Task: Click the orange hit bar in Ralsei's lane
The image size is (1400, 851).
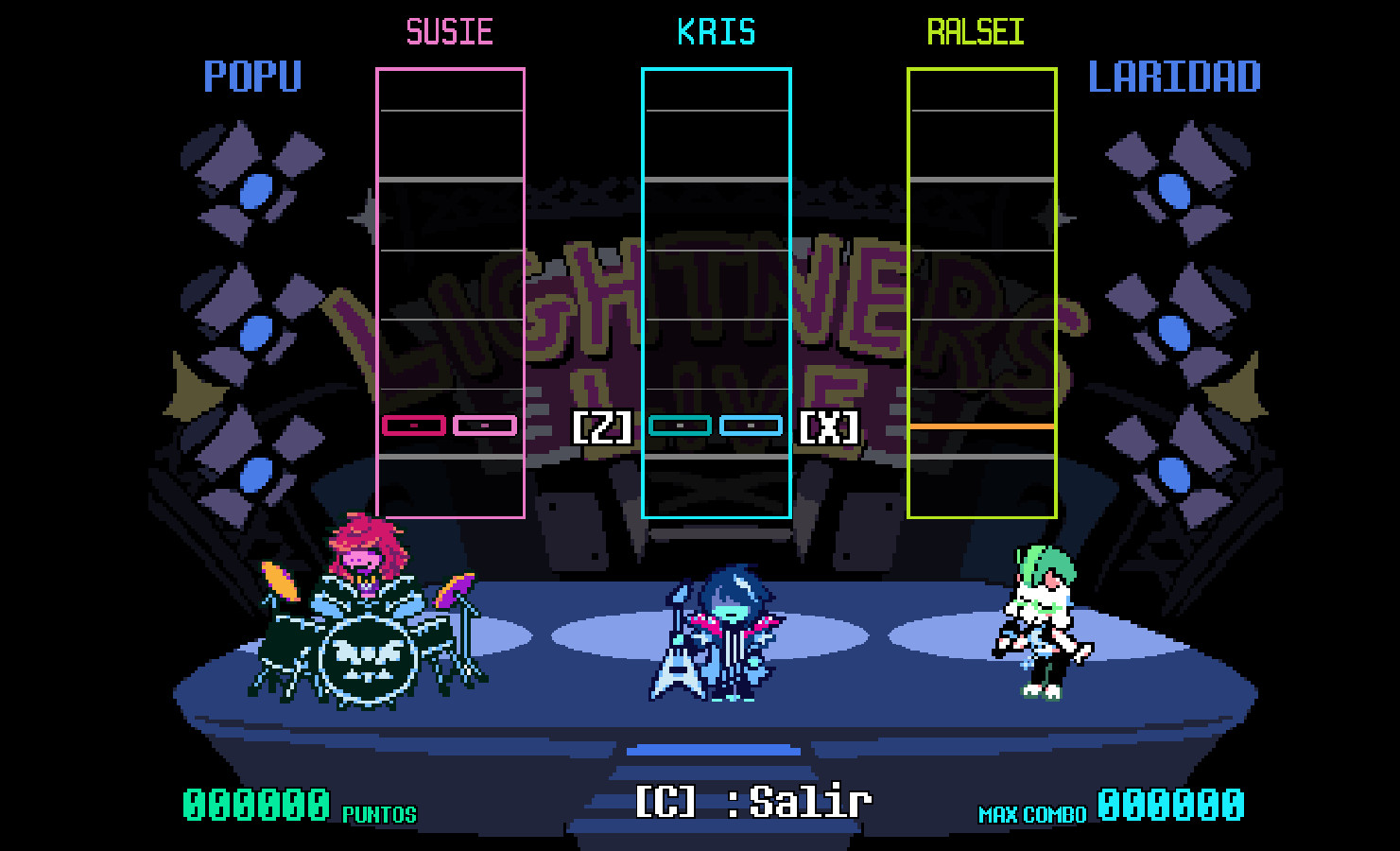Action: 981,428
